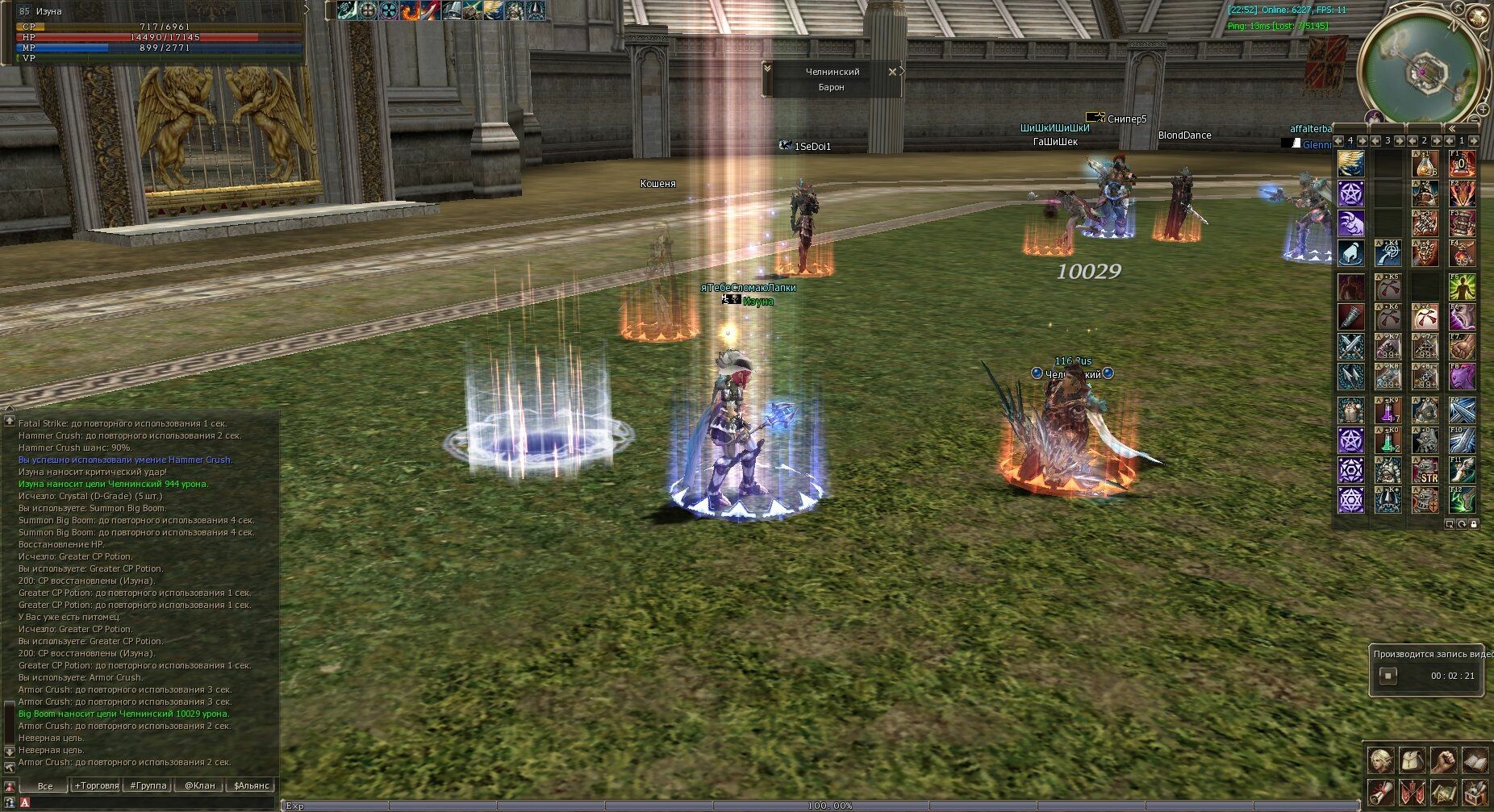This screenshot has width=1494, height=812.
Task: Open the @Клан chat tab
Action: click(199, 785)
